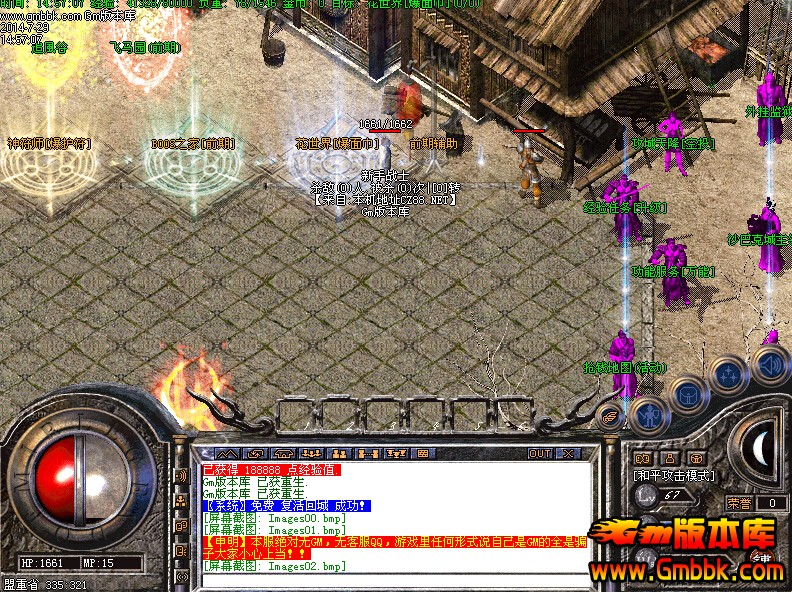Screen dimensions: 792x592
Task: Click the blue free revive system message
Action: 289,506
